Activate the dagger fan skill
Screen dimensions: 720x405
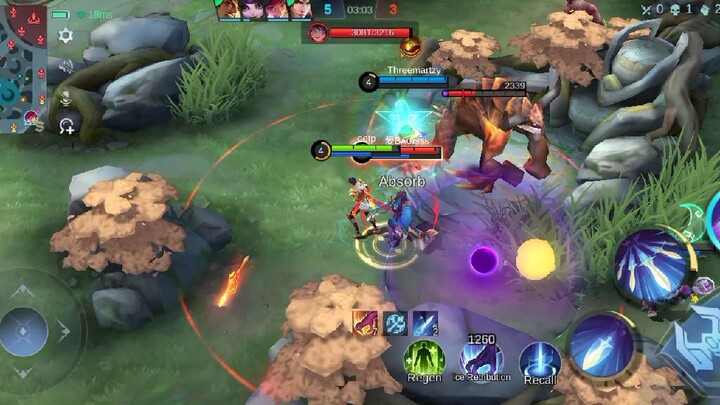pos(649,266)
